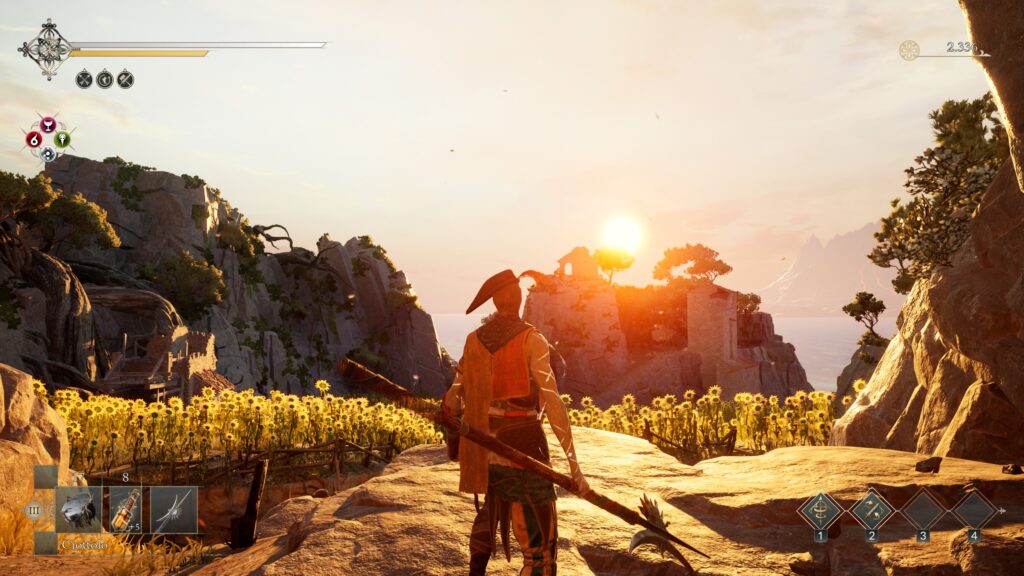Screen dimensions: 1024x576
Task: Select the silver ring orb
Action: click(48, 154)
